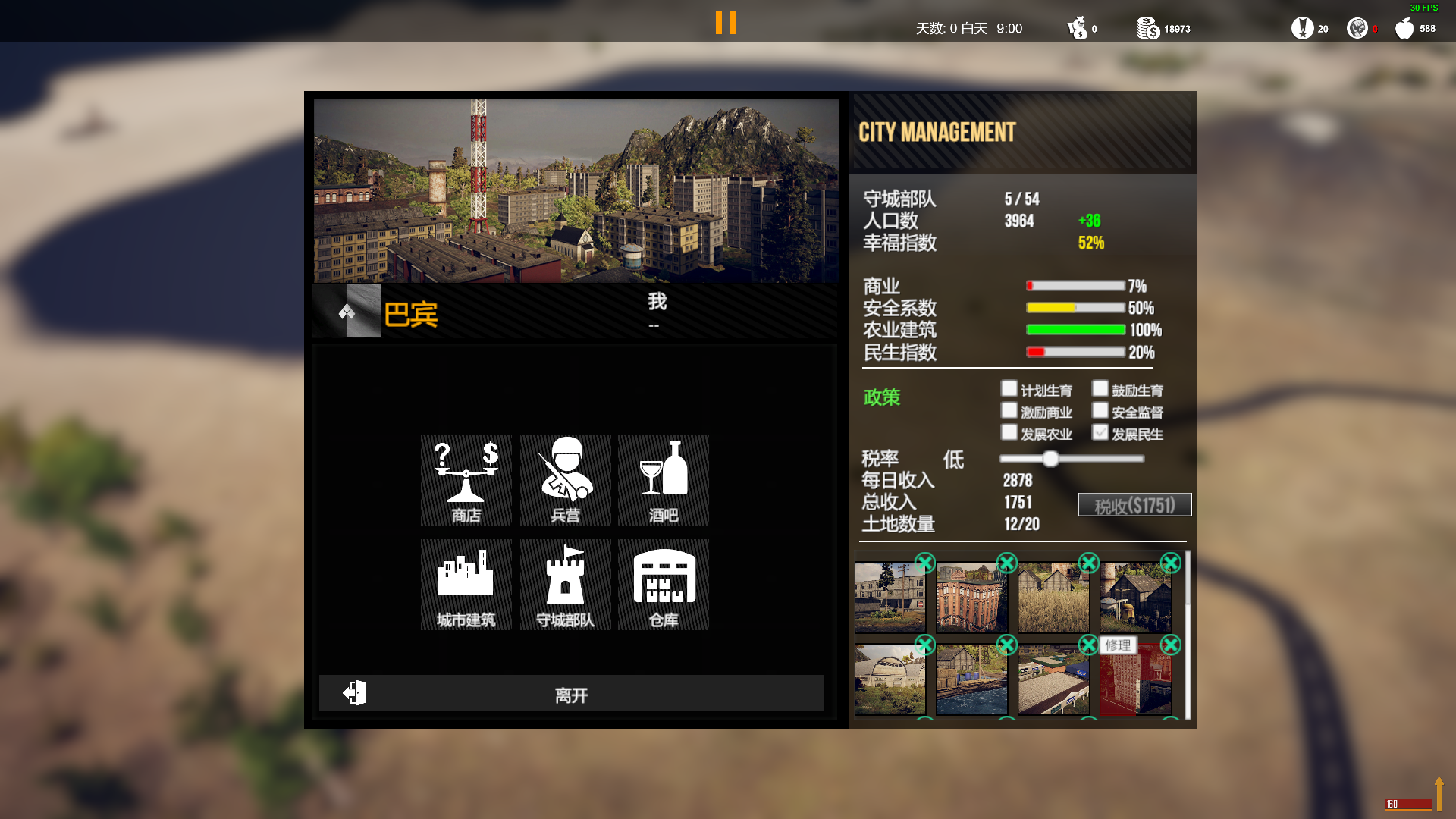Click the orange pause button
1456x819 pixels.
coord(726,23)
